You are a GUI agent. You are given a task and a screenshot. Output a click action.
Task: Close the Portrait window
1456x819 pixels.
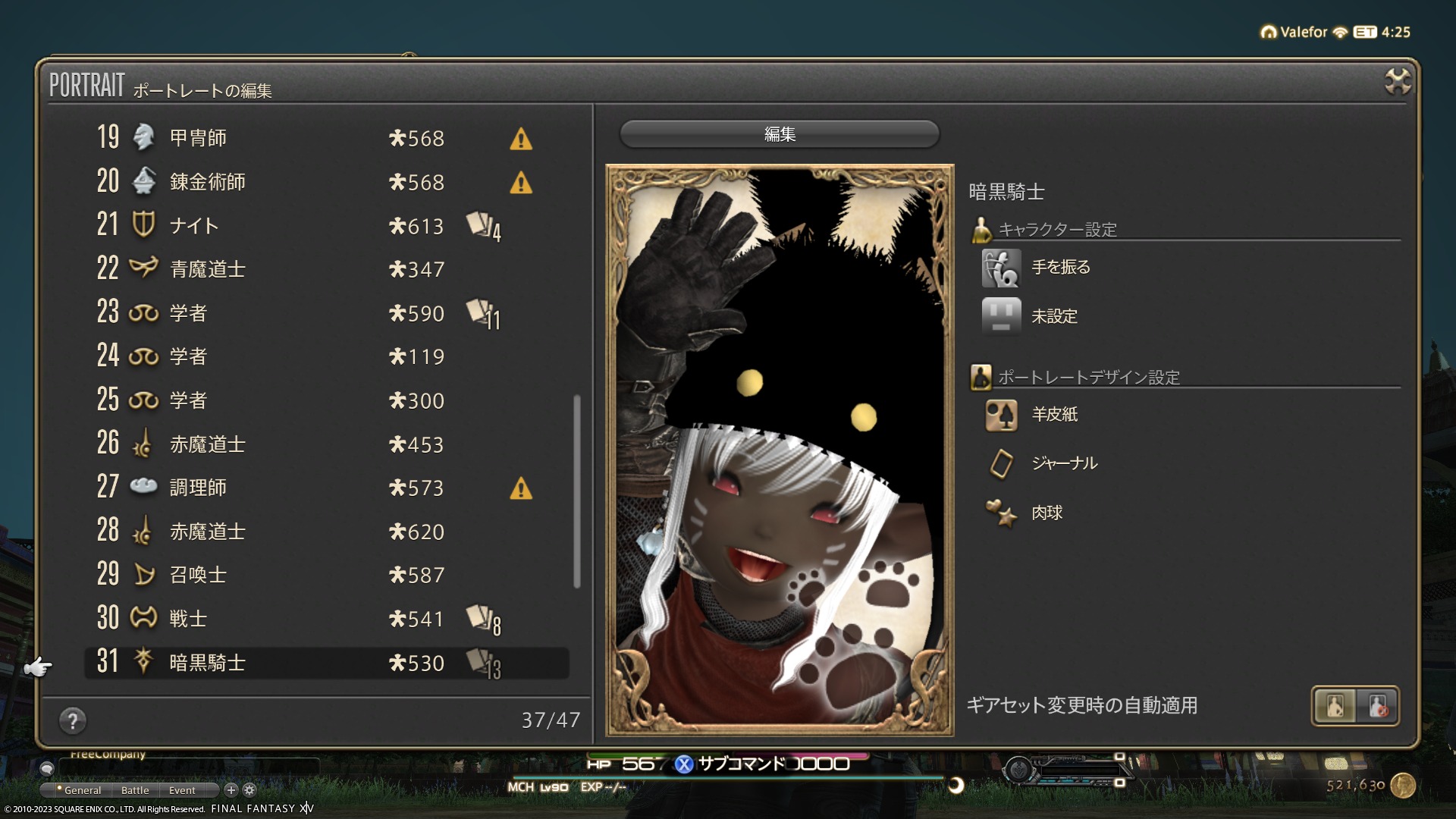coord(1397,81)
